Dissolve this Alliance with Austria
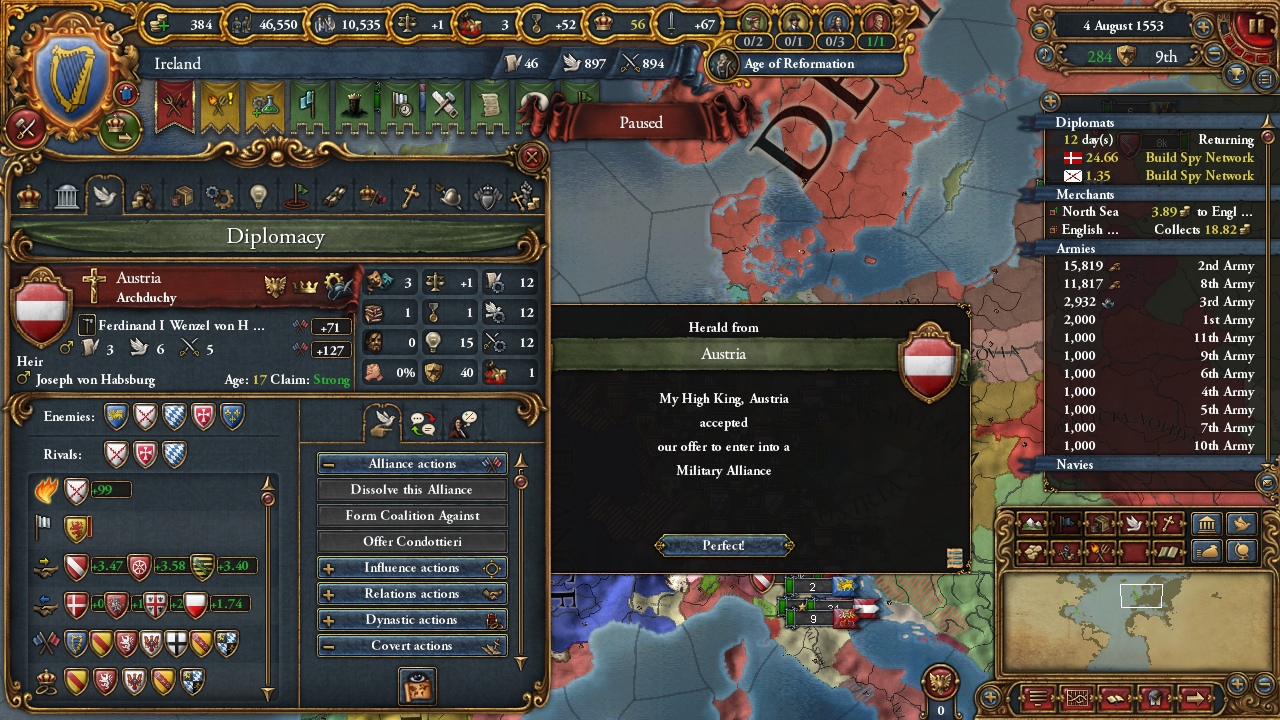Screen dimensions: 1280x720 (412, 490)
